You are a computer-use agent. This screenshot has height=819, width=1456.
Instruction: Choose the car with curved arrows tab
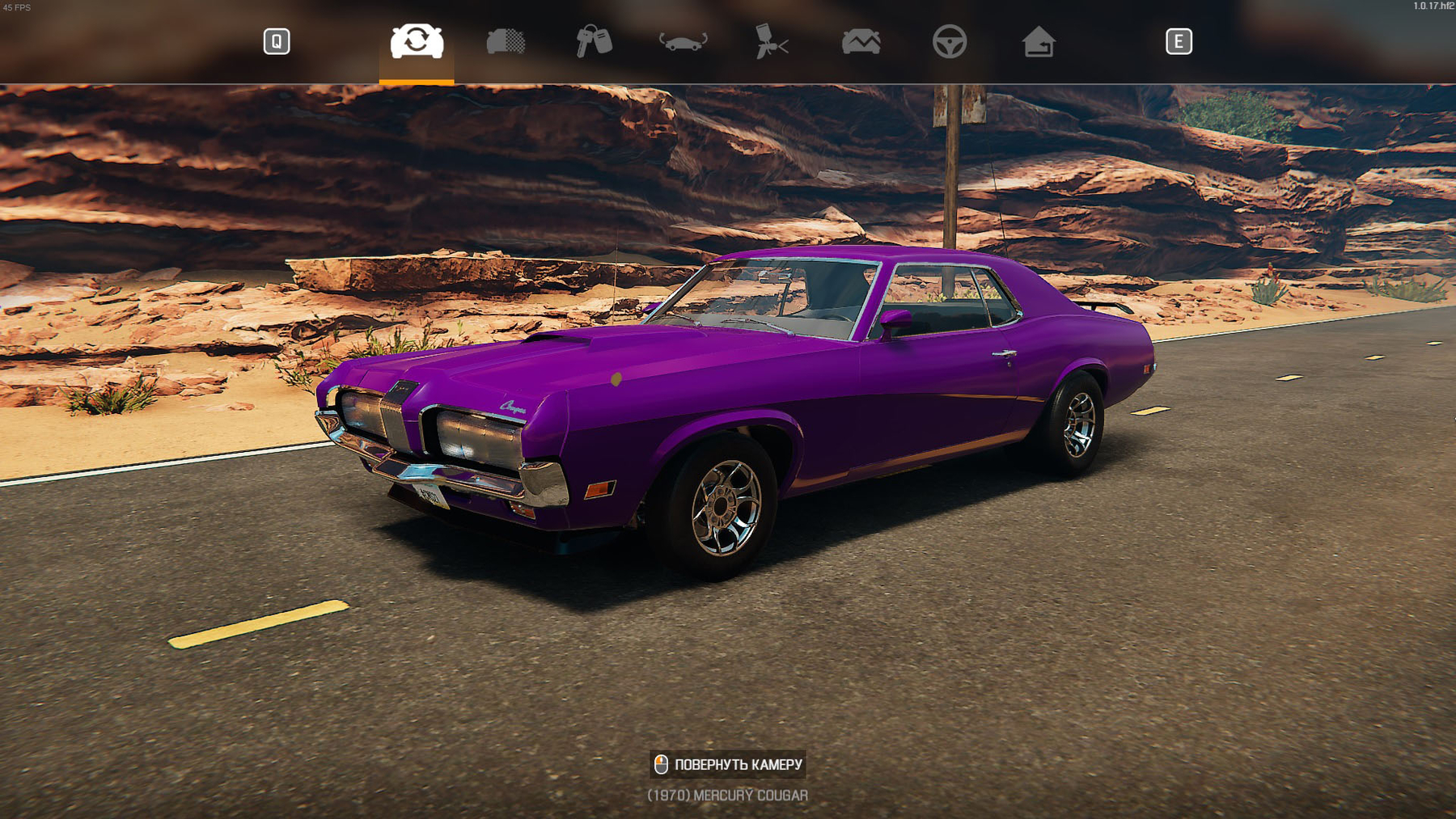[683, 41]
